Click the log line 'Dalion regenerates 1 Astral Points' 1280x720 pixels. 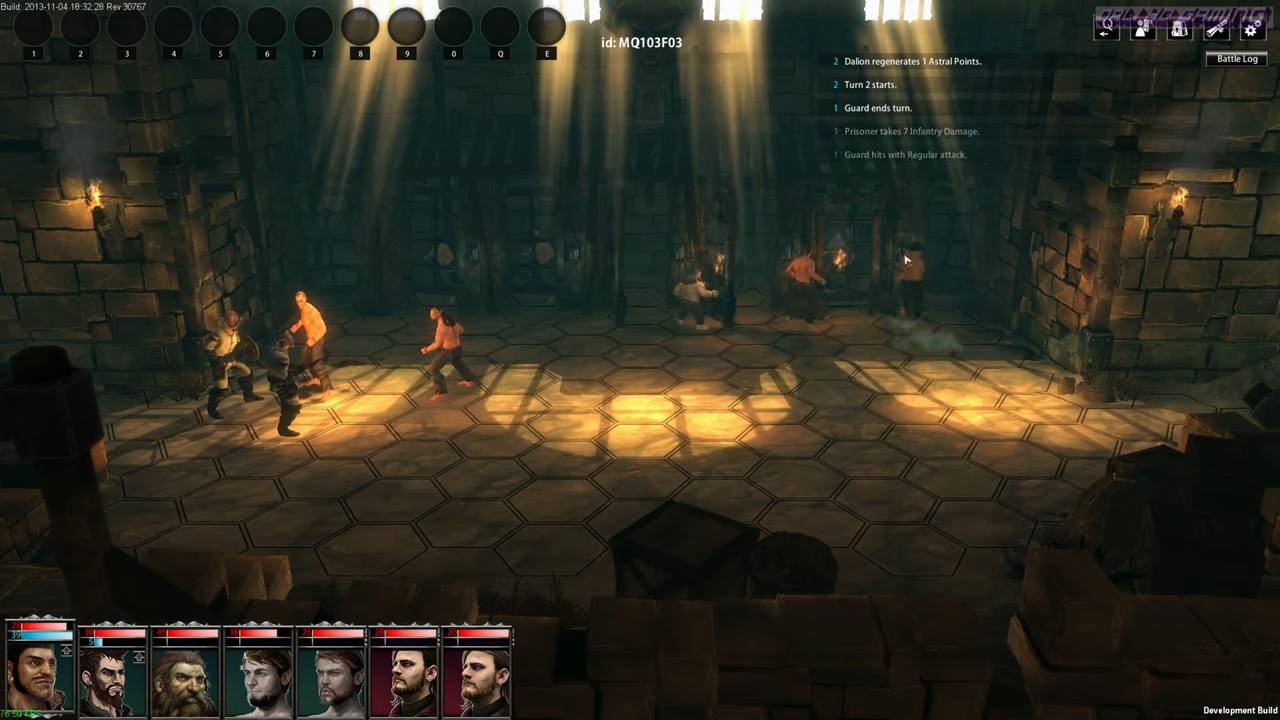(x=911, y=61)
